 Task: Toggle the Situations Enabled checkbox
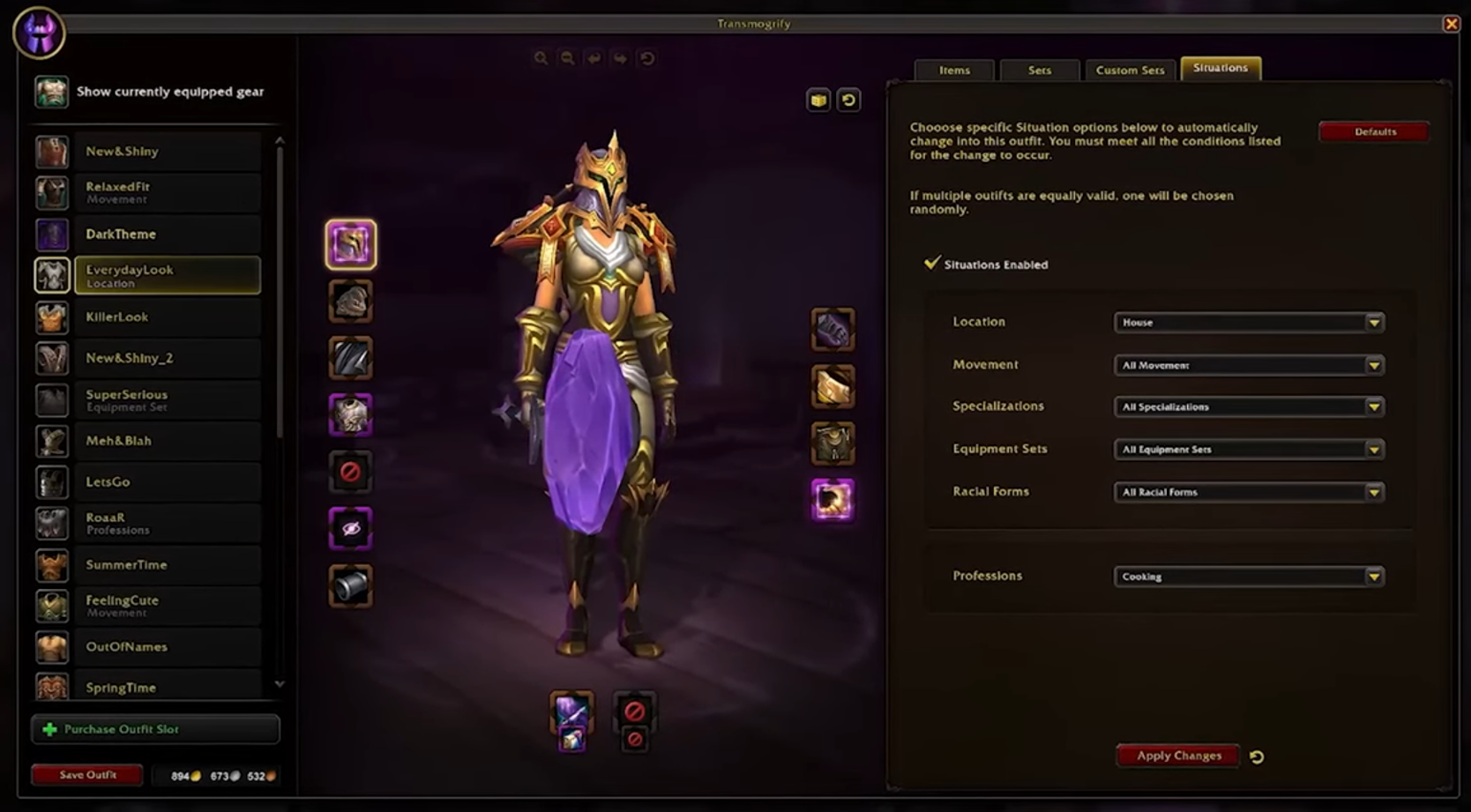pos(932,264)
